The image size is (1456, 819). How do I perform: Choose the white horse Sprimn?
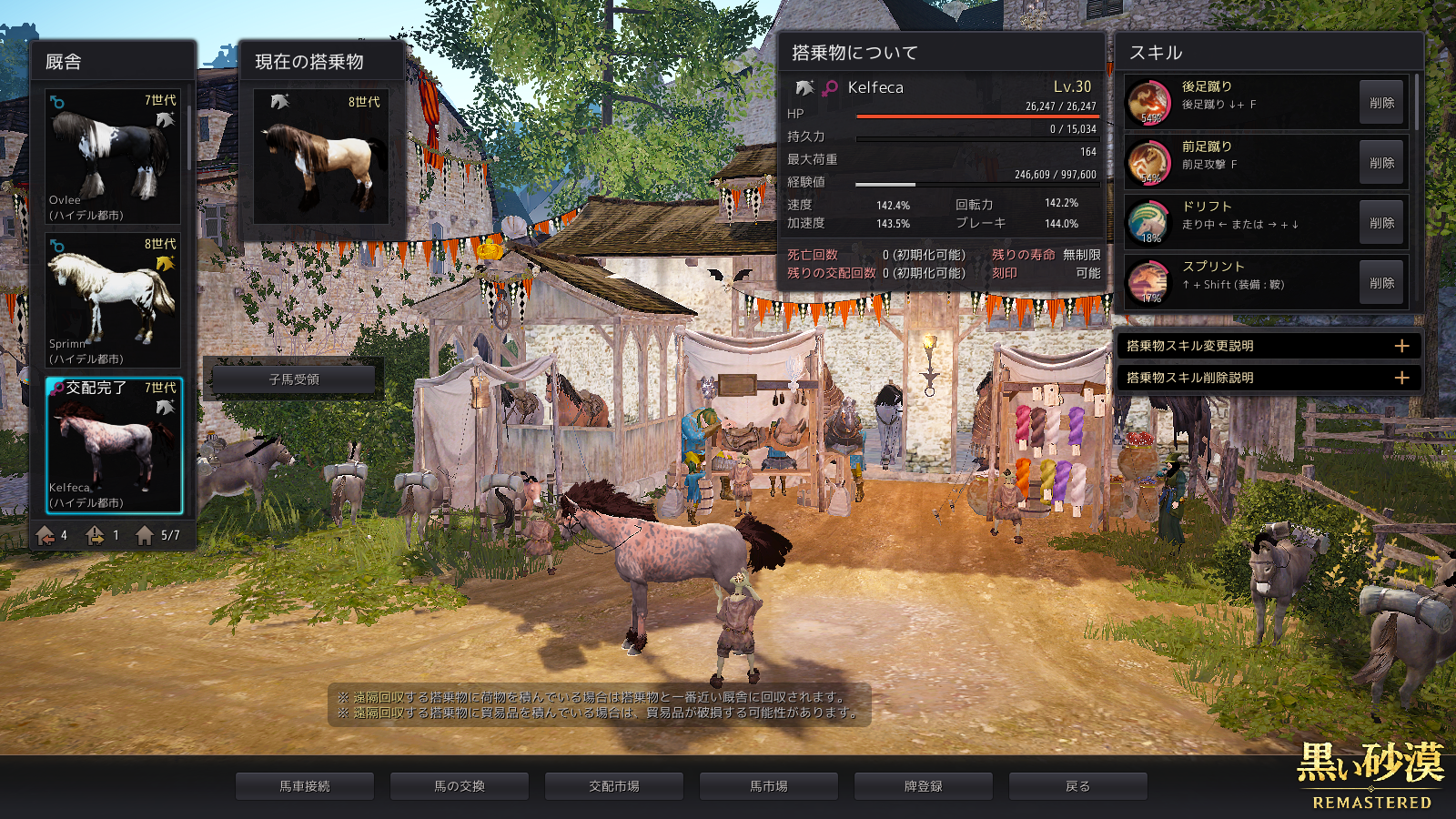pos(113,299)
